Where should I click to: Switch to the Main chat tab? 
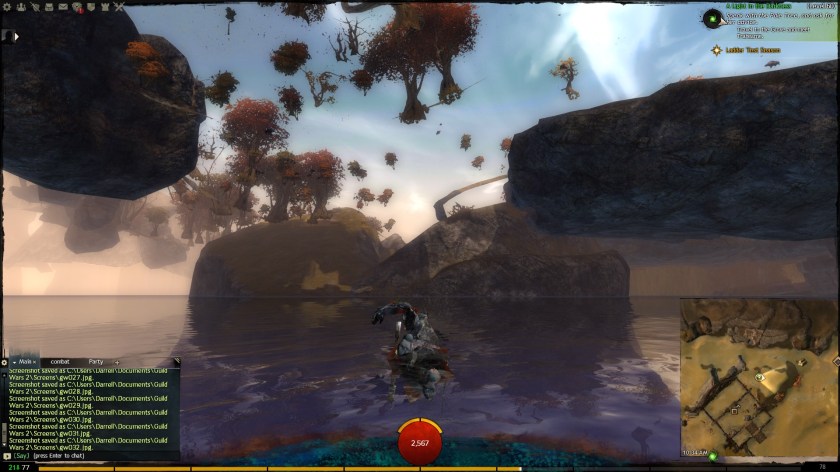(x=26, y=361)
